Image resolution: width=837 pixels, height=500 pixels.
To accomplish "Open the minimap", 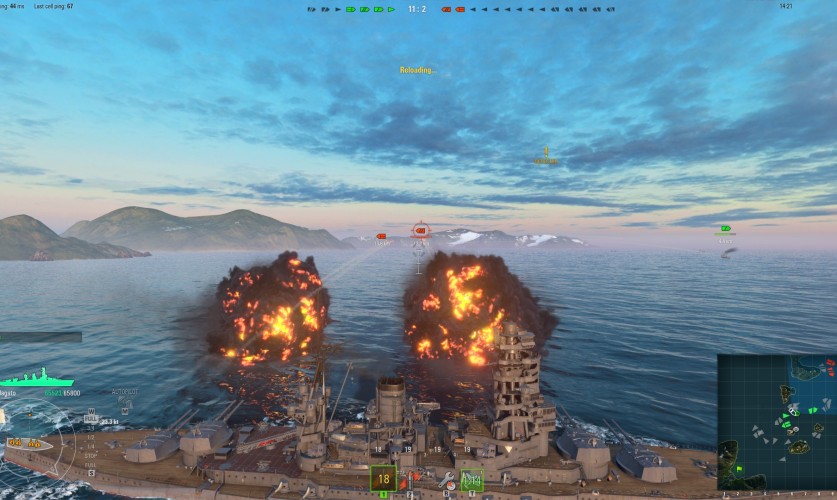I will (776, 420).
